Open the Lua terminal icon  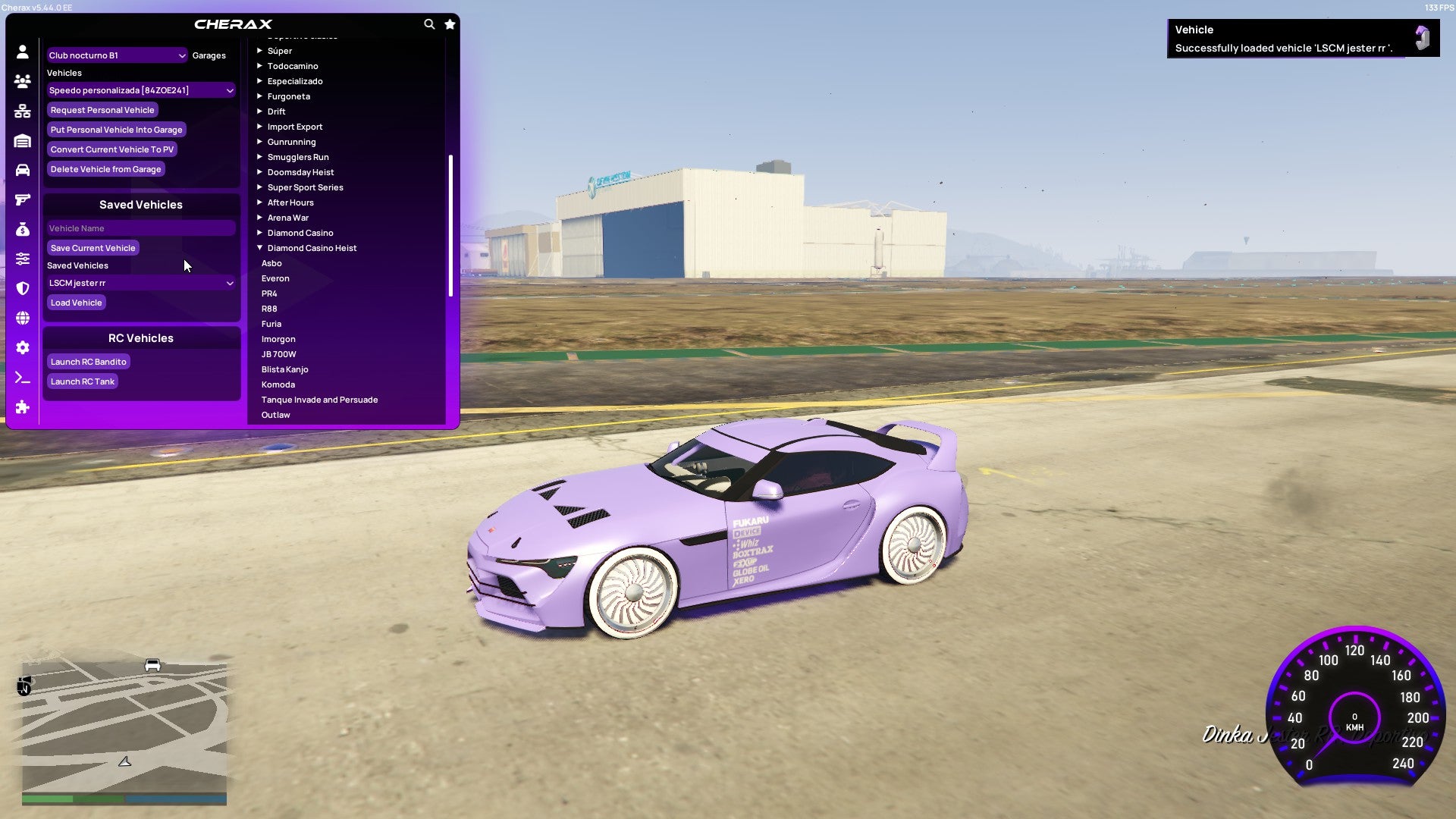point(23,377)
